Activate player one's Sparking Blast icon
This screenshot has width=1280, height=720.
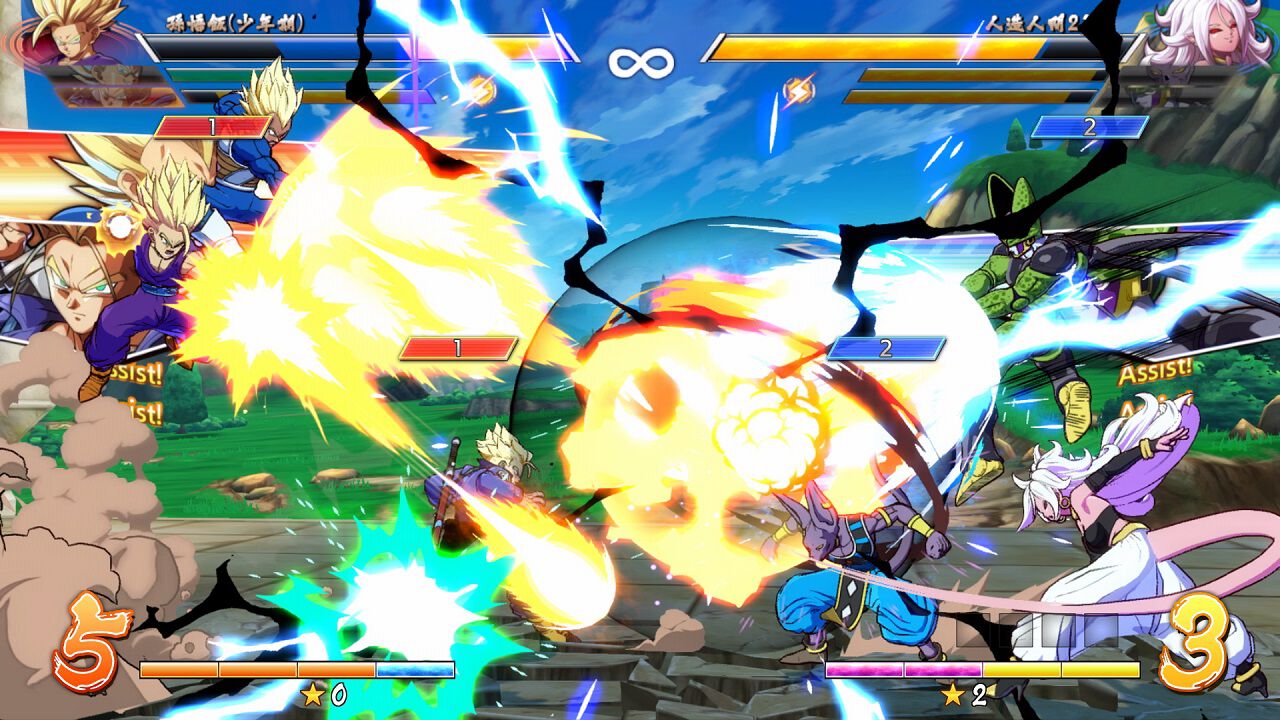tap(482, 91)
